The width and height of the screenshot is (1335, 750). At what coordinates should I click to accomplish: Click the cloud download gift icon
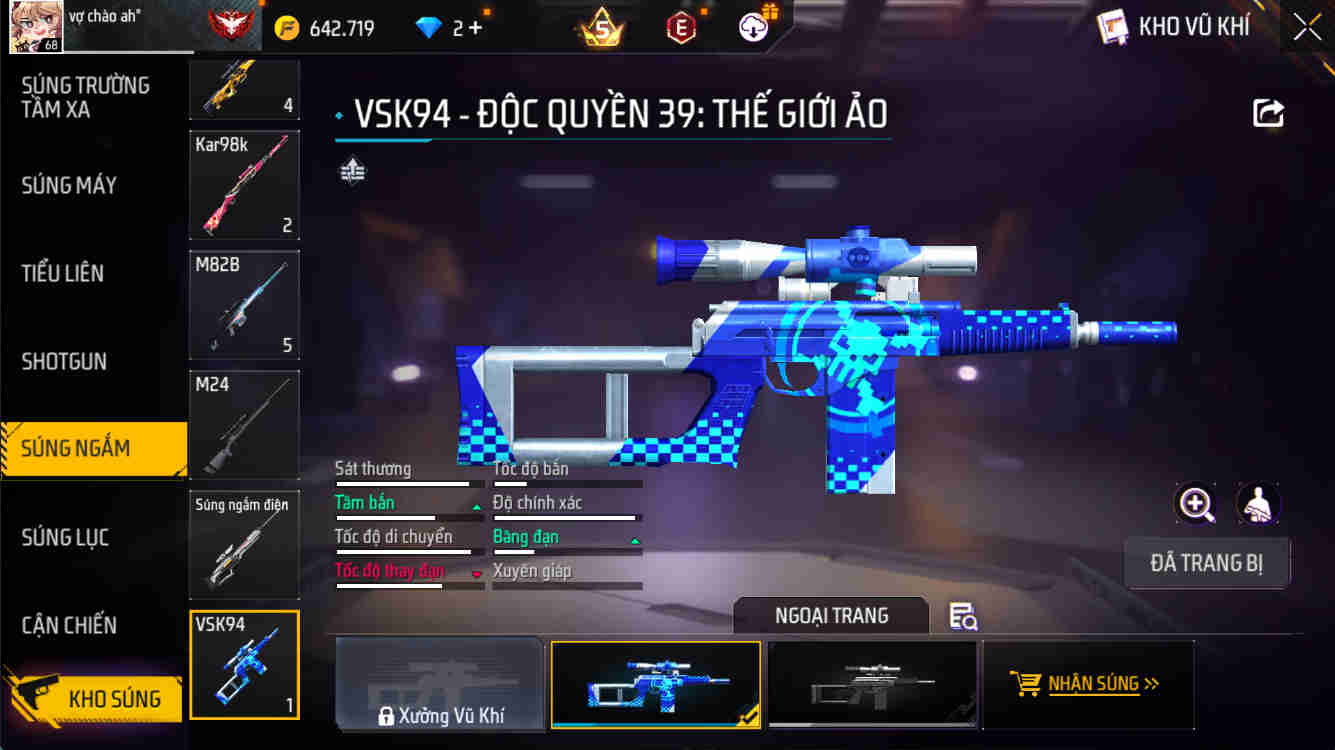click(x=753, y=26)
